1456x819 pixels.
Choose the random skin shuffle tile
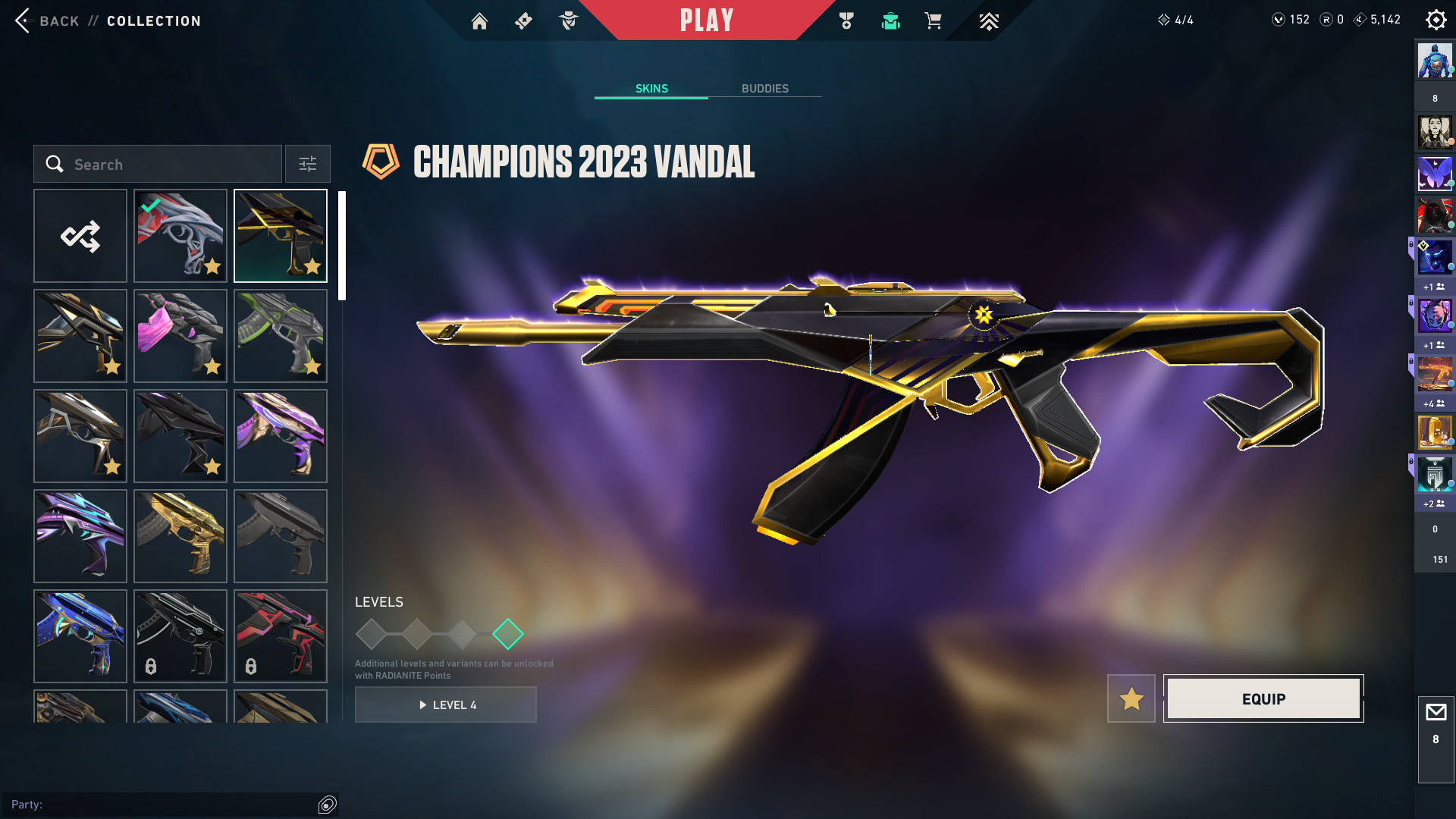tap(80, 236)
